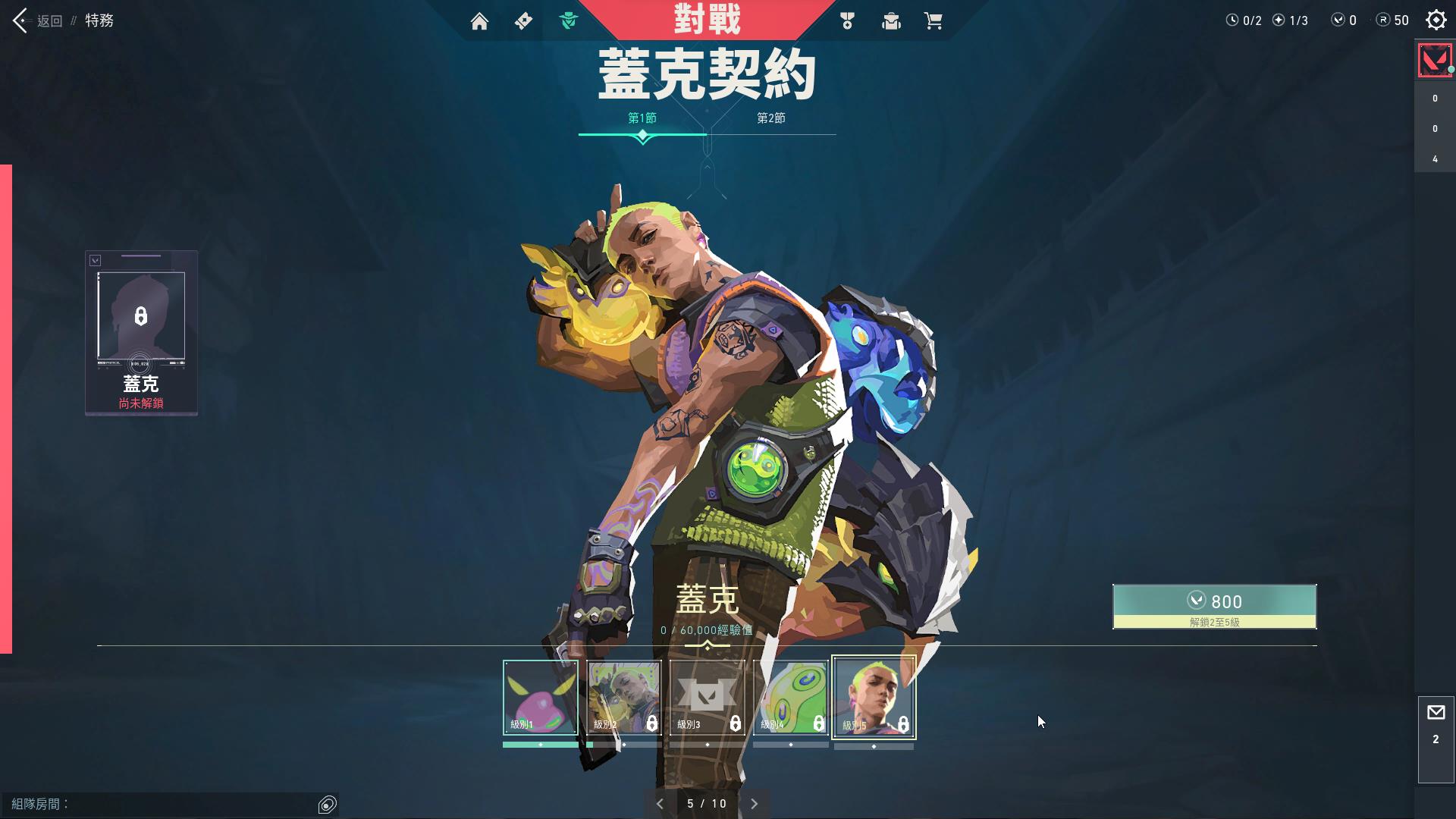
Task: Open the career/match history icon
Action: pyautogui.click(x=847, y=21)
